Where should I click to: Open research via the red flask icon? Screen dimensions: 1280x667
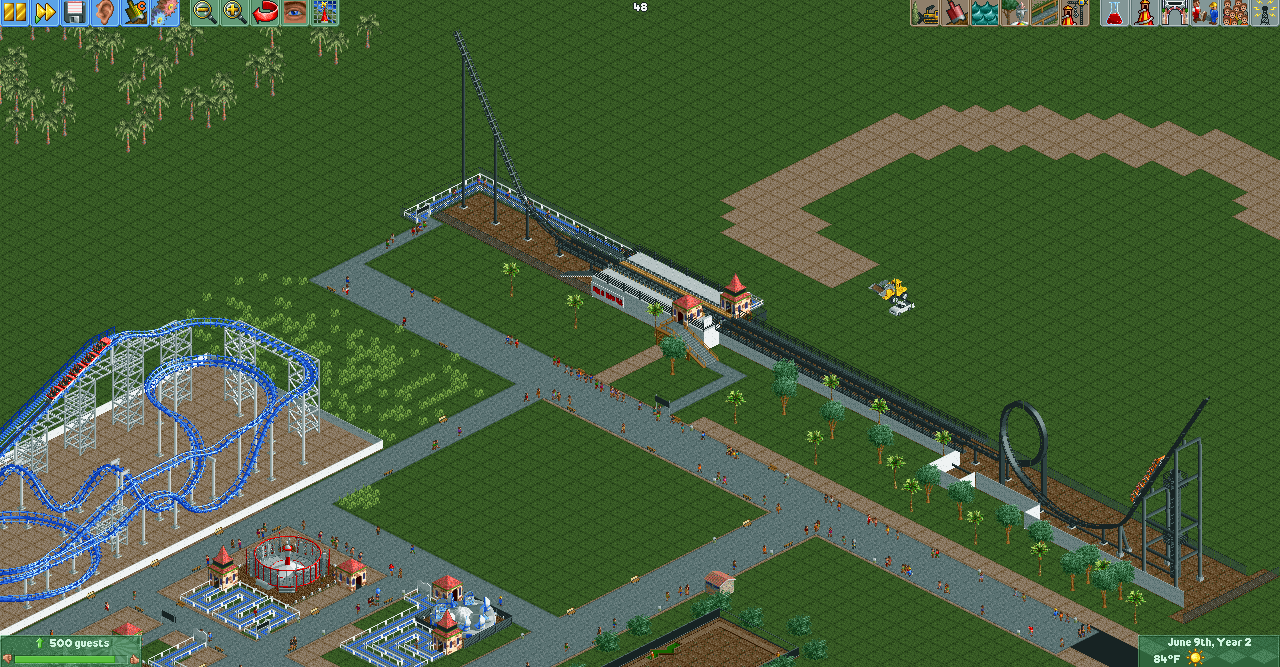pos(1114,12)
